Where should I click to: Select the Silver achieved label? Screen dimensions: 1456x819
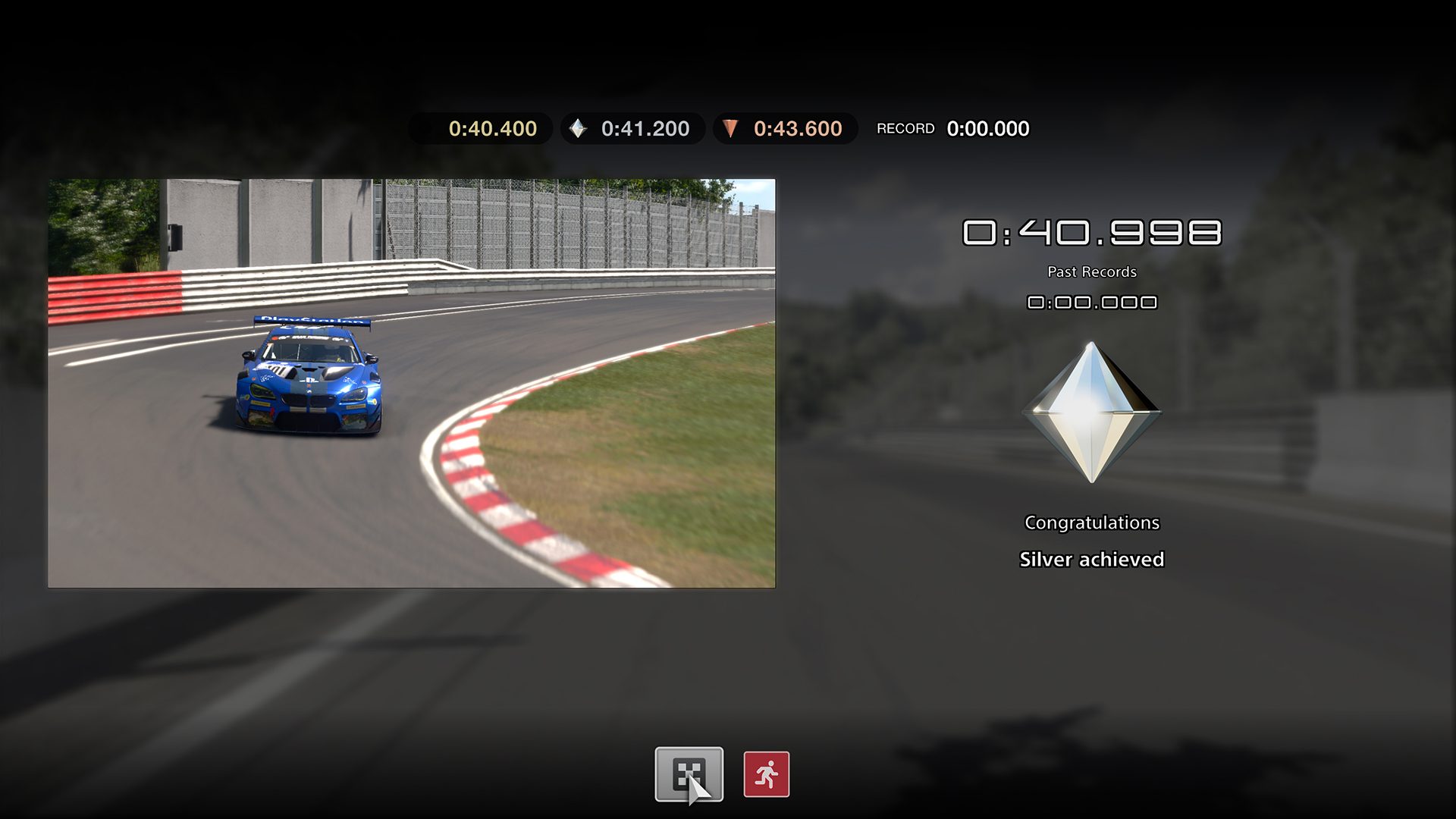[1092, 559]
